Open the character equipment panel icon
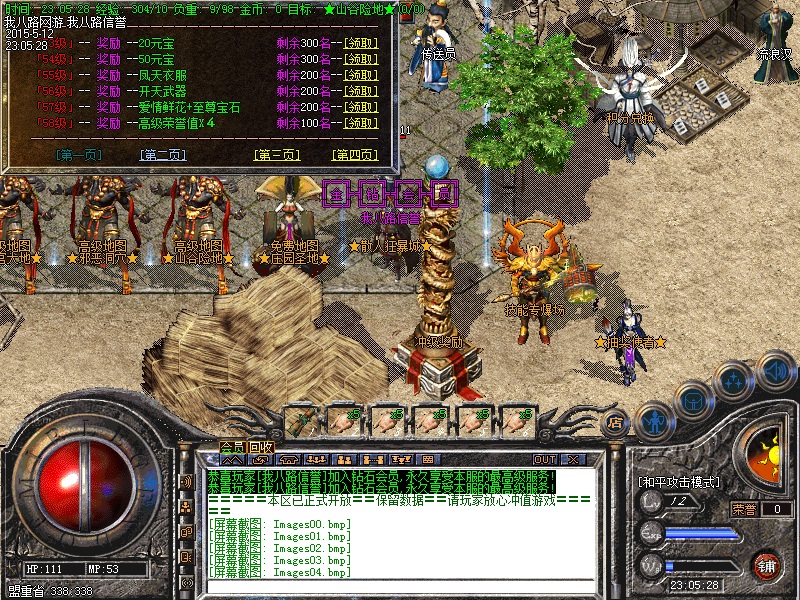This screenshot has height=600, width=800. 651,418
